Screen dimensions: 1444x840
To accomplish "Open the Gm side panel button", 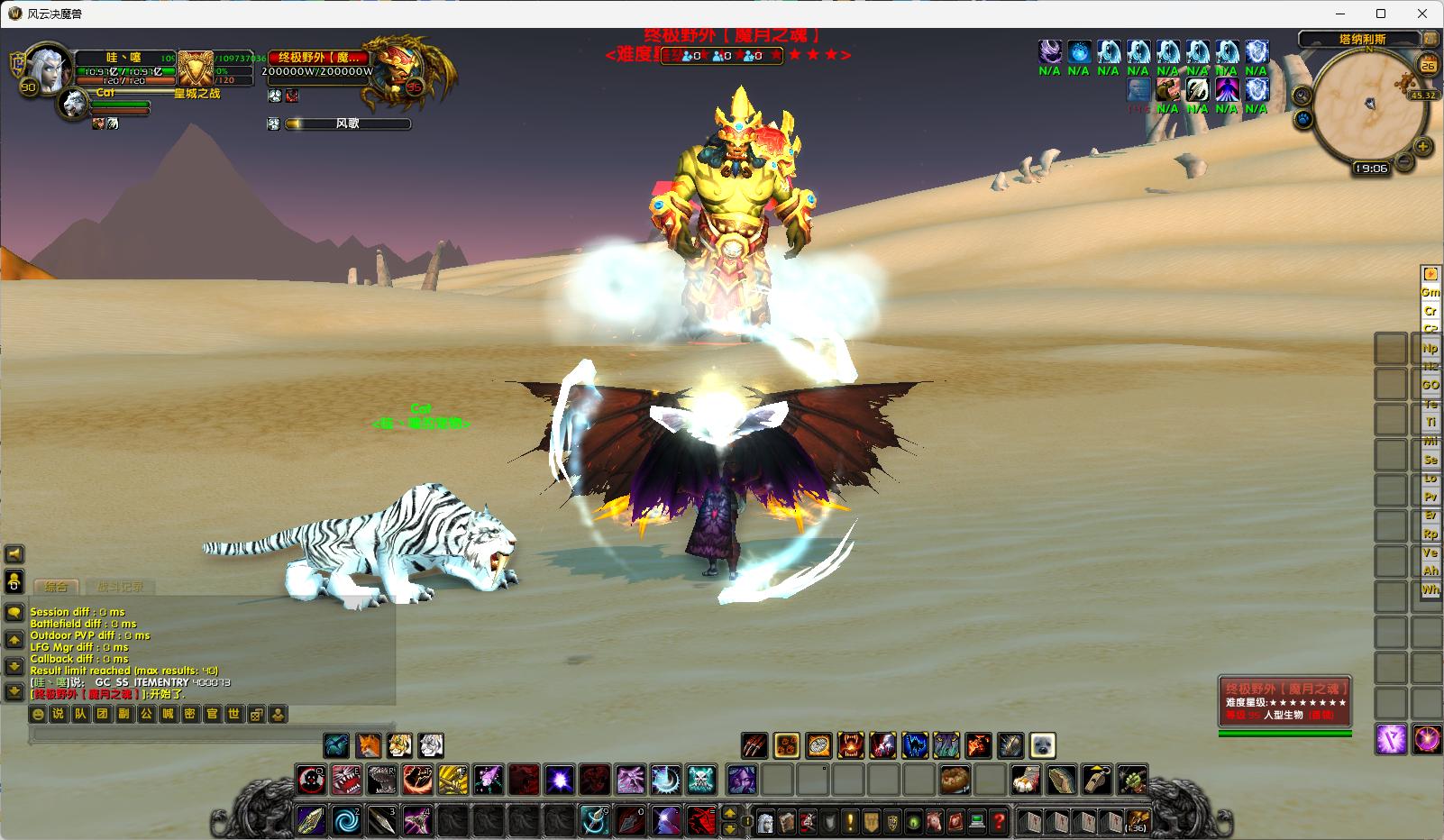I will tap(1430, 292).
